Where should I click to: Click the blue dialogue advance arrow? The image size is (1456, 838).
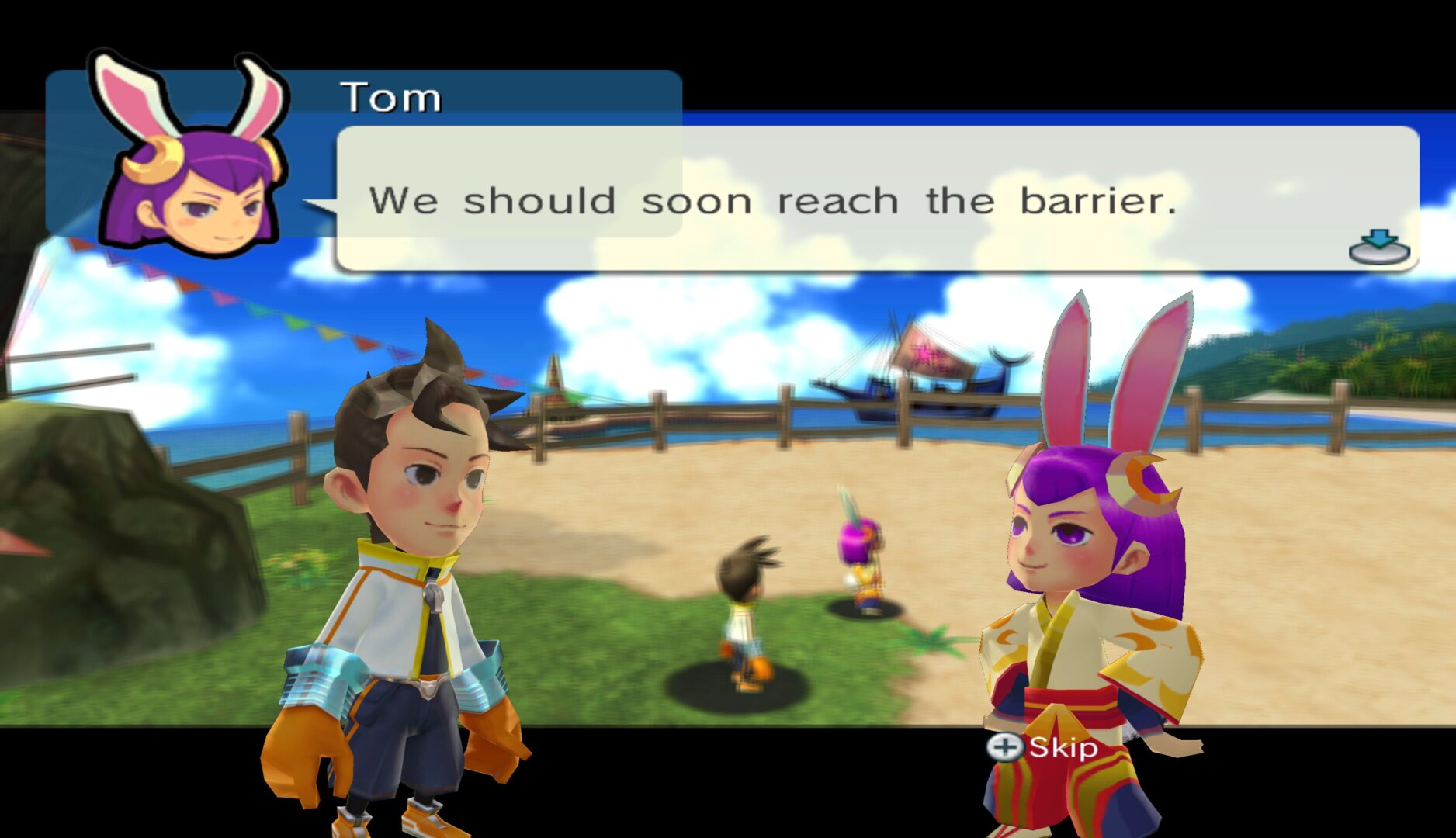click(x=1378, y=246)
